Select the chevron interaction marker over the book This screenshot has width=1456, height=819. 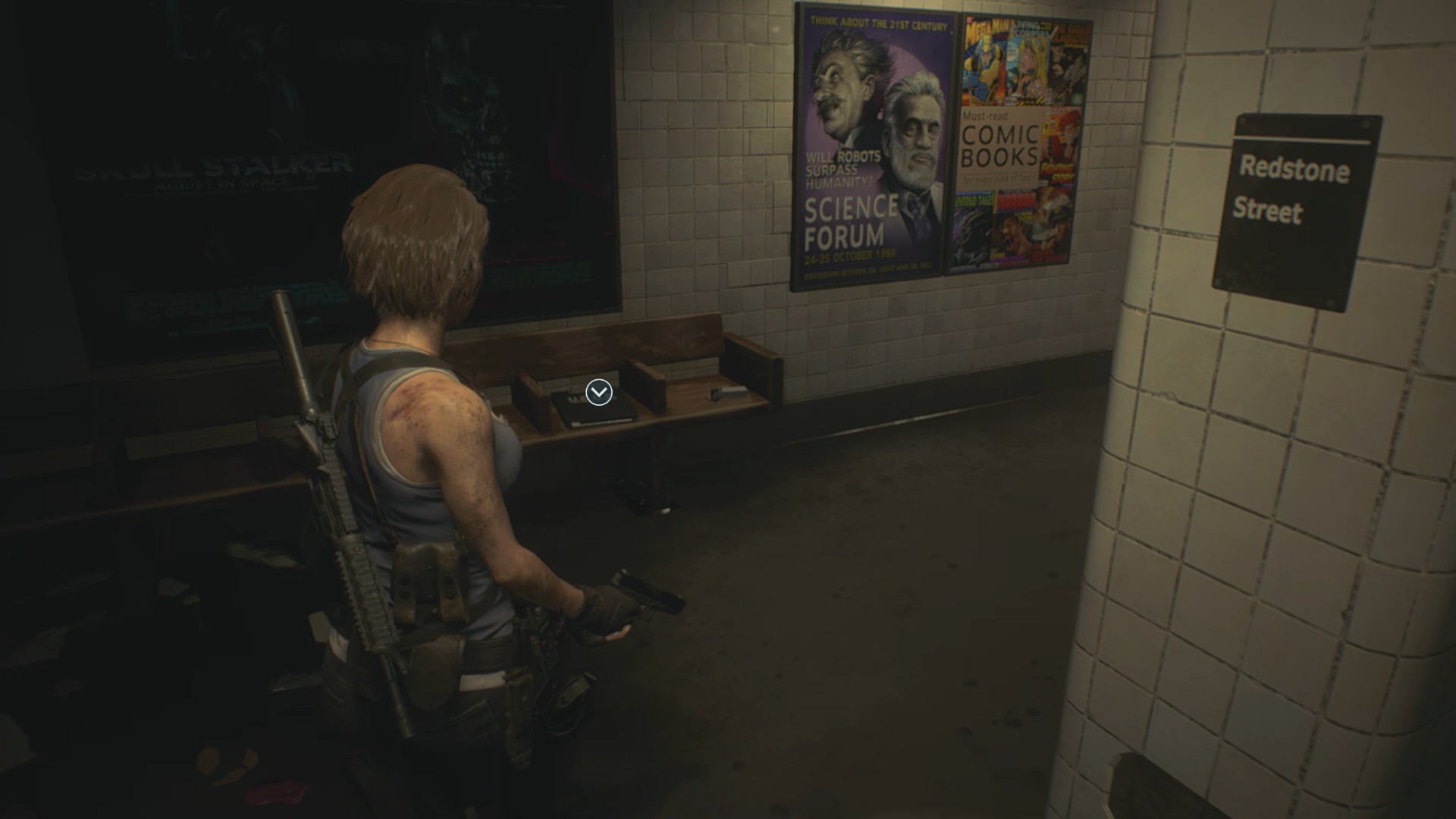[599, 392]
